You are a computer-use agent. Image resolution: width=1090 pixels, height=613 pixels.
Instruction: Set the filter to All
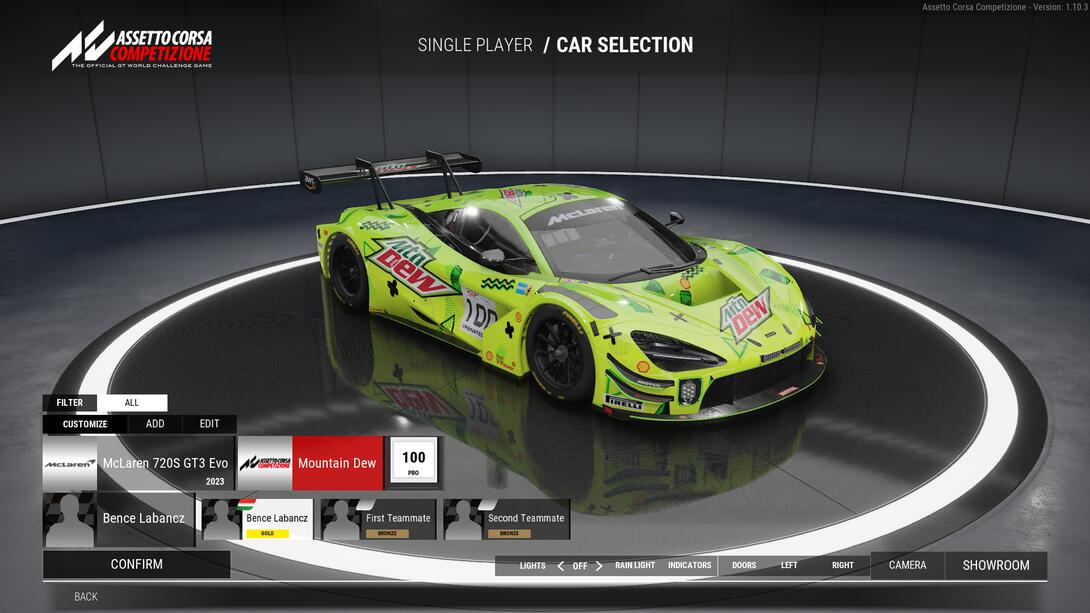pyautogui.click(x=132, y=403)
